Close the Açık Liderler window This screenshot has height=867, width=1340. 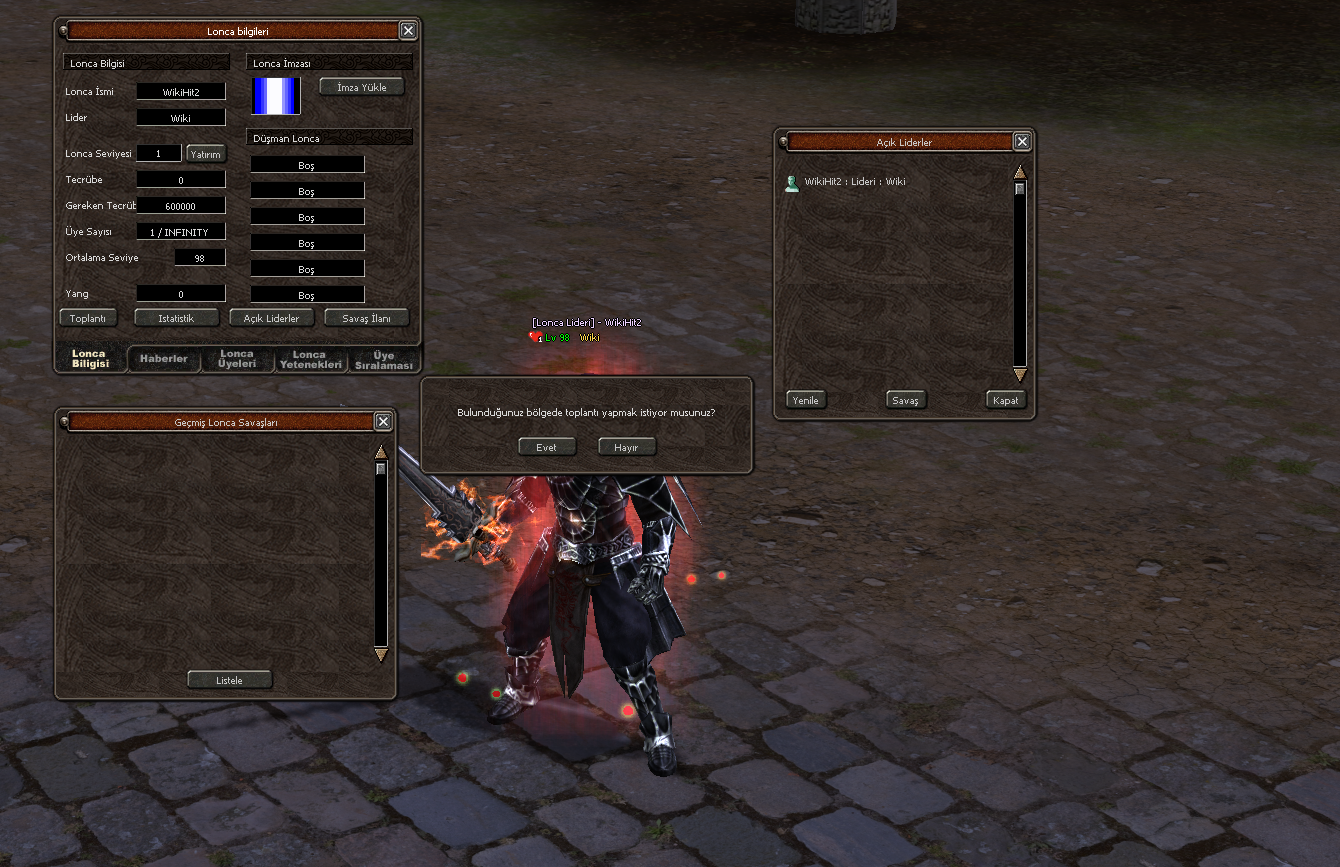(1021, 142)
